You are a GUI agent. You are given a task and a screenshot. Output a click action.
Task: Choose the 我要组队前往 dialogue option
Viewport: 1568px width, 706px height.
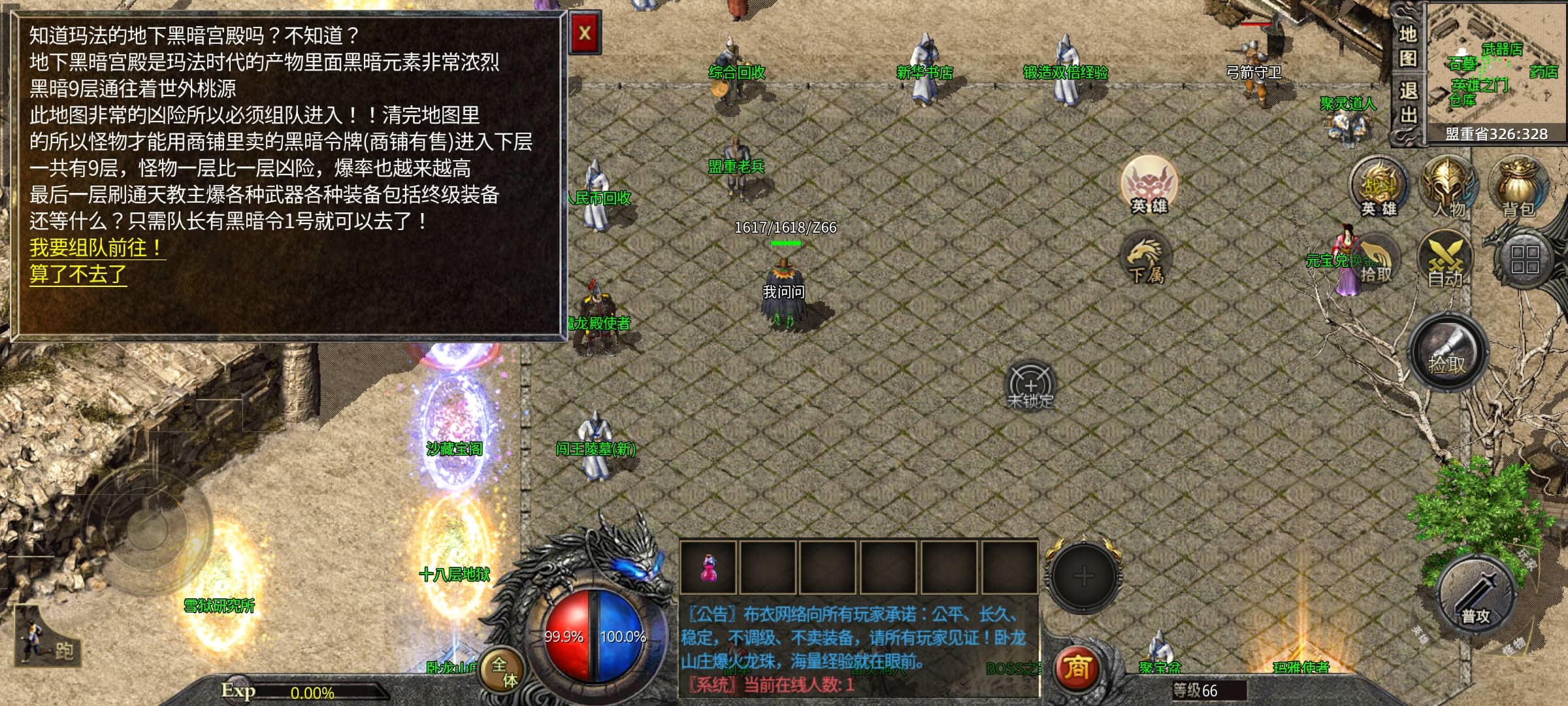(x=96, y=248)
